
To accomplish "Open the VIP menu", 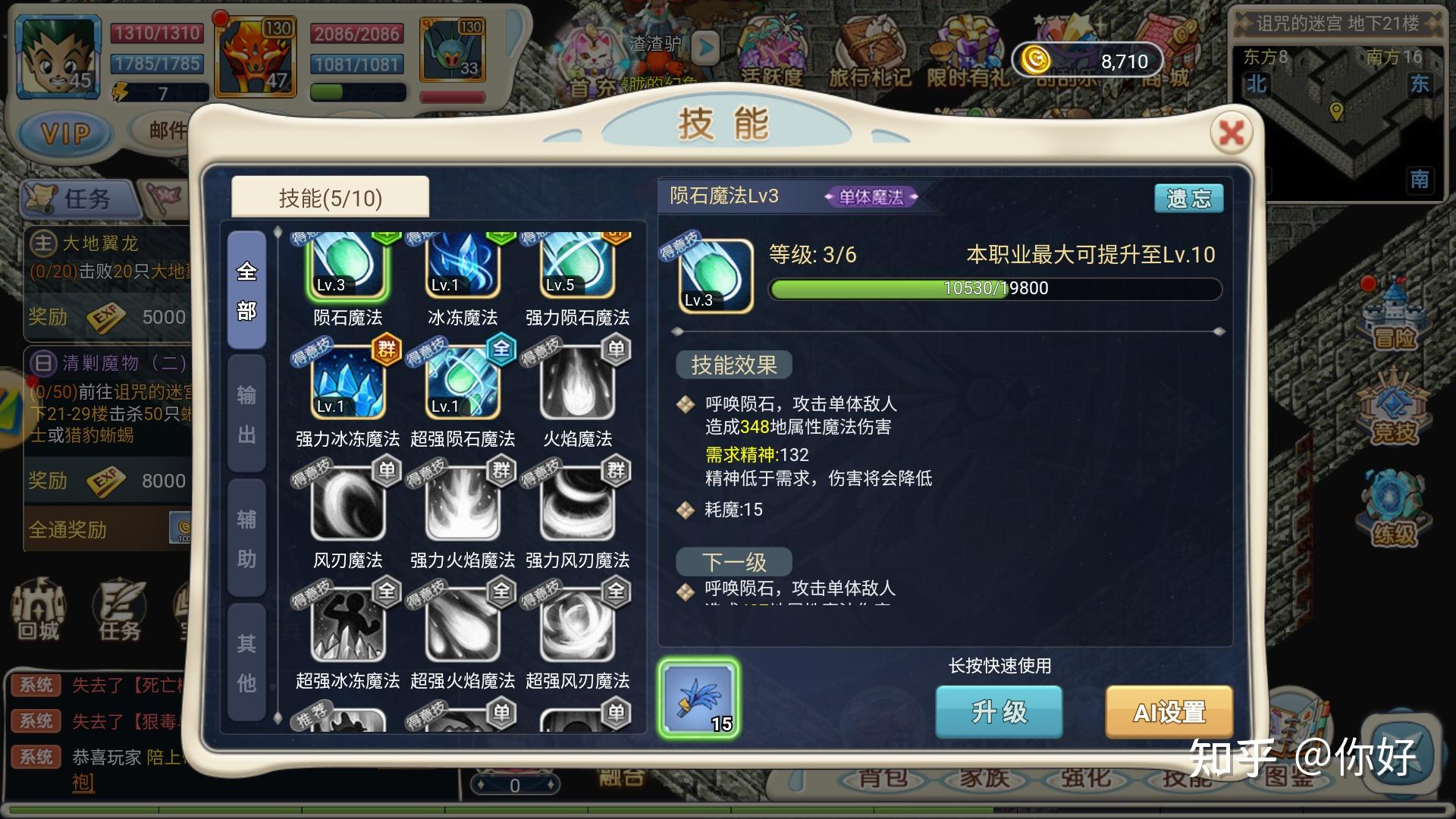I will click(66, 134).
